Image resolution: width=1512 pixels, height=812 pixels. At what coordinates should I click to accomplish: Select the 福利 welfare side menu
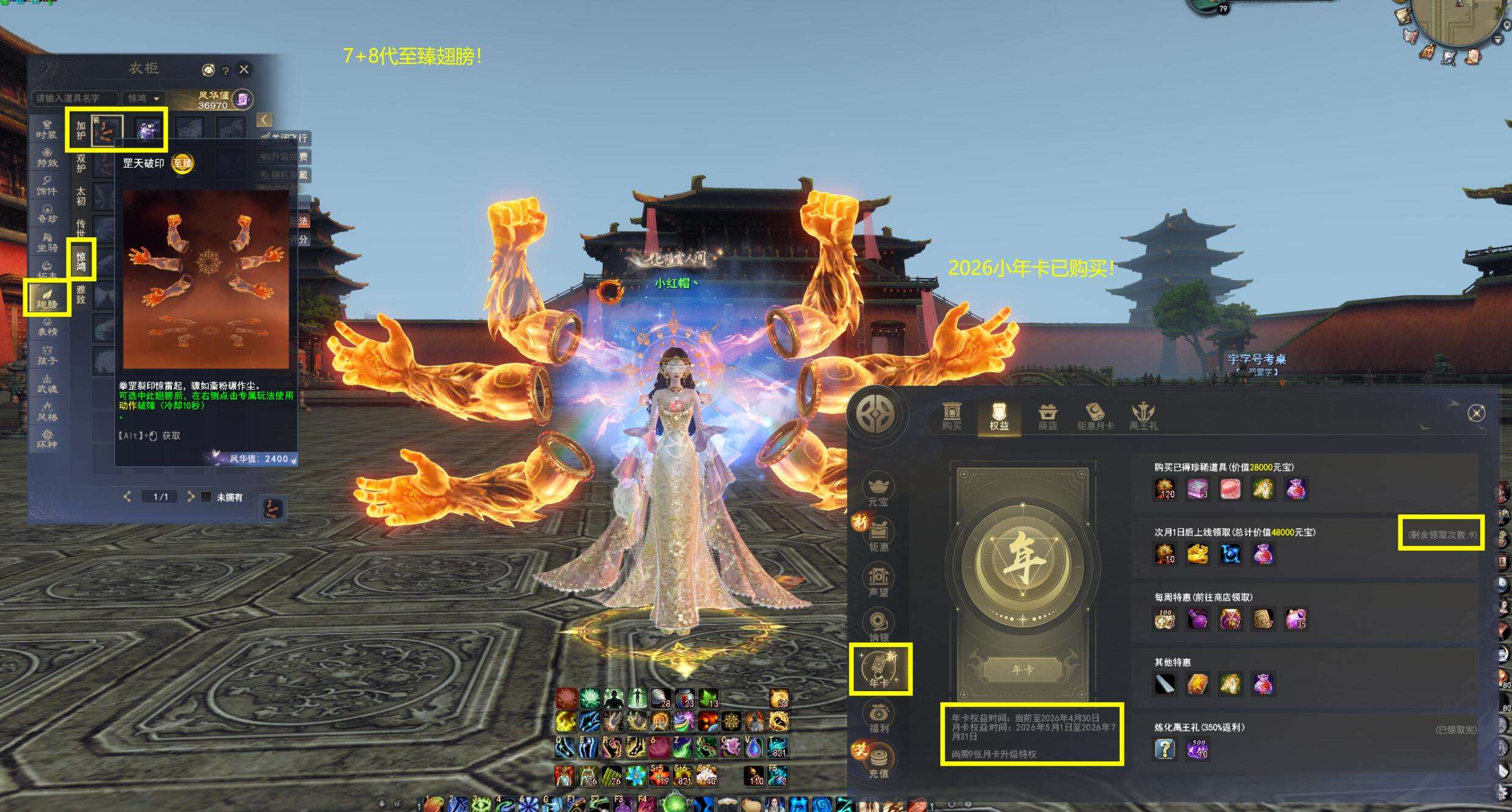(x=879, y=717)
